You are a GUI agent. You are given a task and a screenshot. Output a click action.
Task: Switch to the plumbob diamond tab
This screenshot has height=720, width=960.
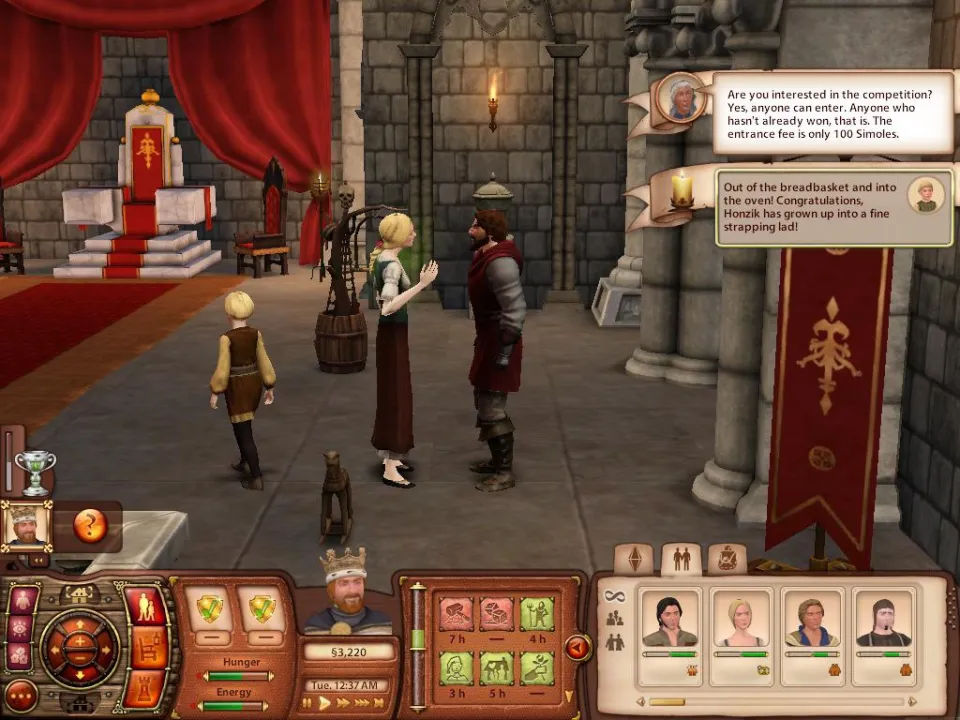tap(633, 559)
